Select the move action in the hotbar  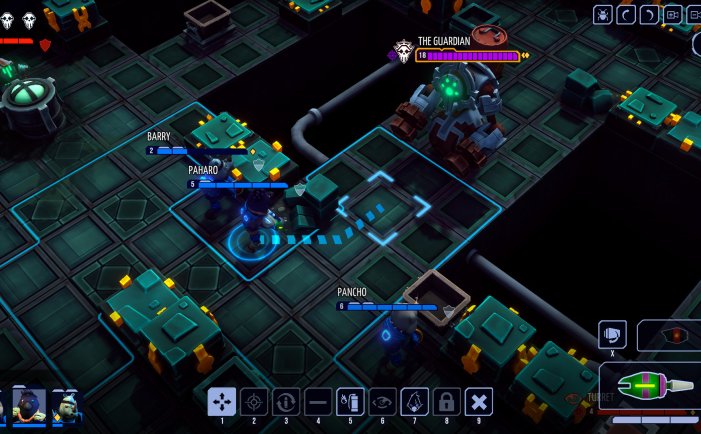pyautogui.click(x=222, y=402)
